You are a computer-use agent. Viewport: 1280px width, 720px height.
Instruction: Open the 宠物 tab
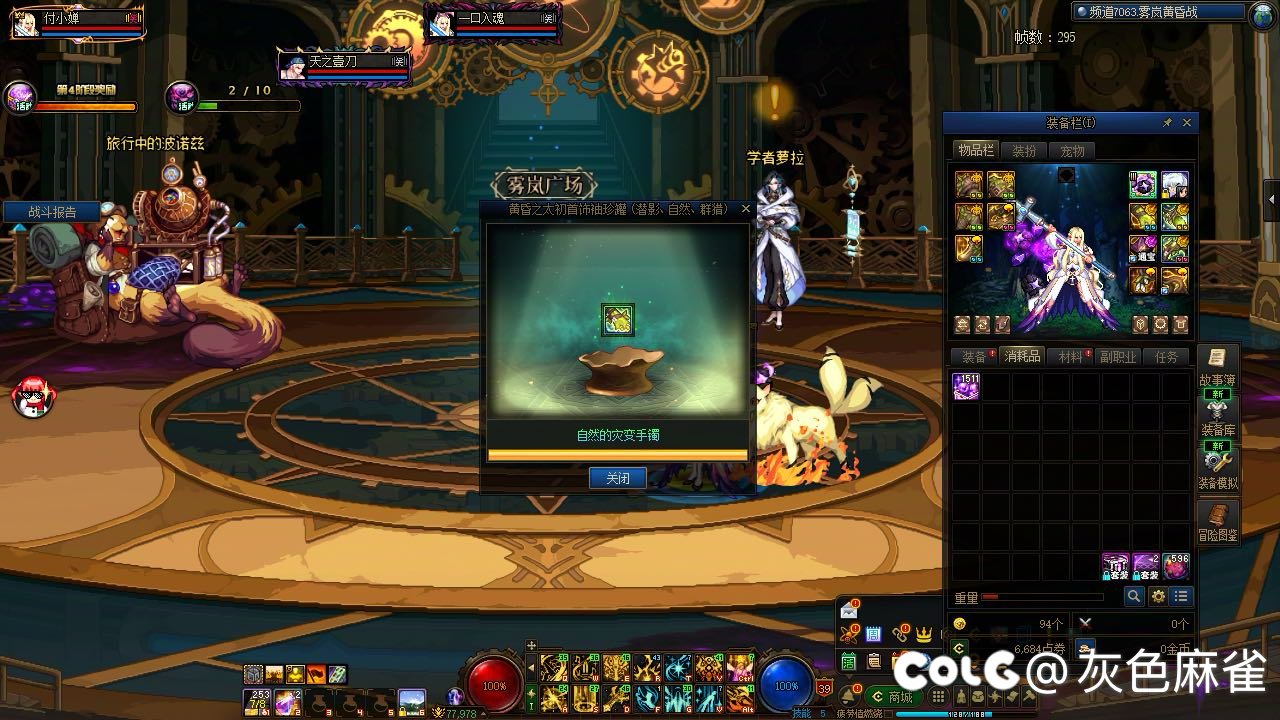[x=1072, y=151]
